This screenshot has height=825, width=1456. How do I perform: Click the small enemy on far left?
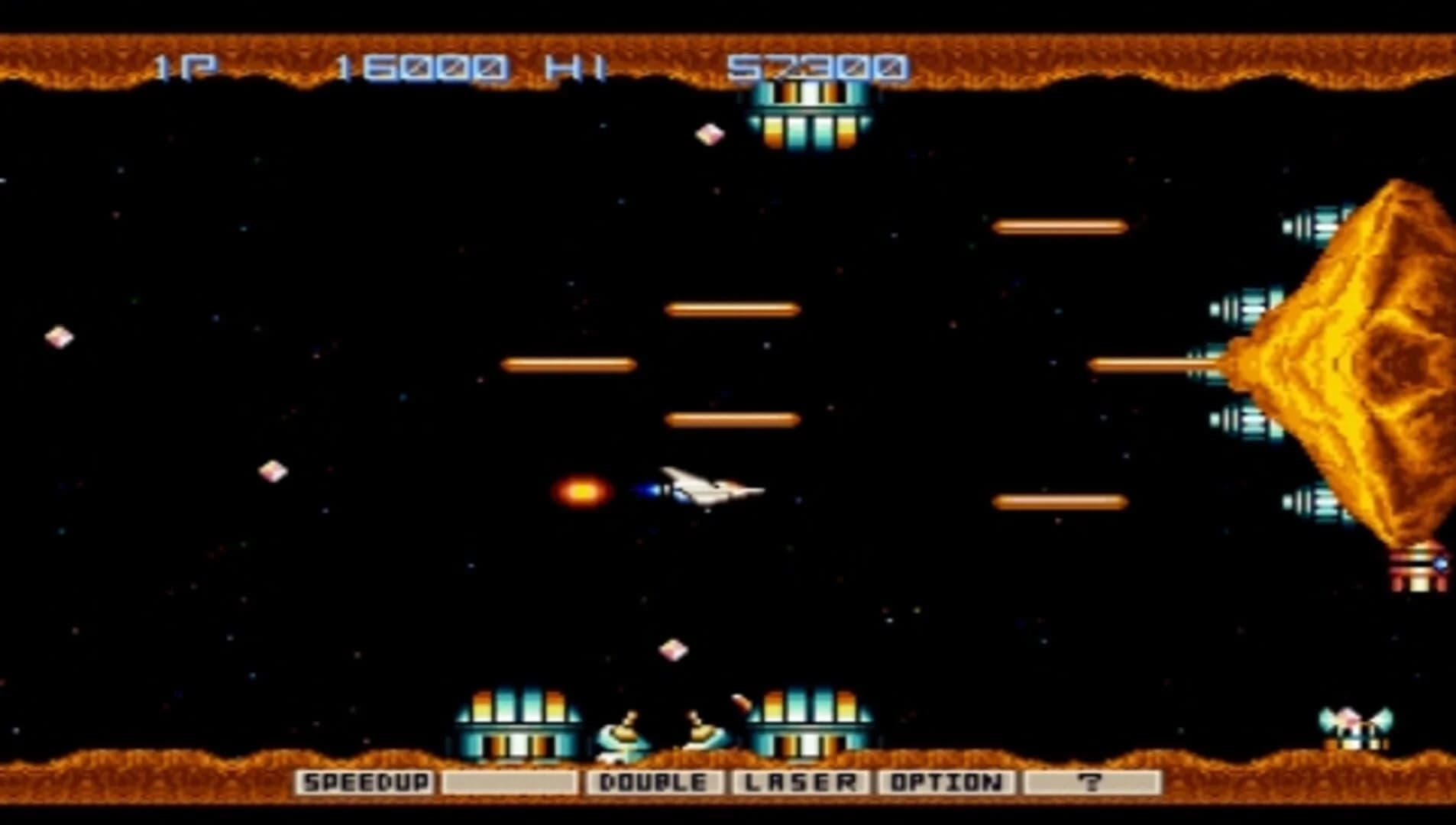[58, 336]
